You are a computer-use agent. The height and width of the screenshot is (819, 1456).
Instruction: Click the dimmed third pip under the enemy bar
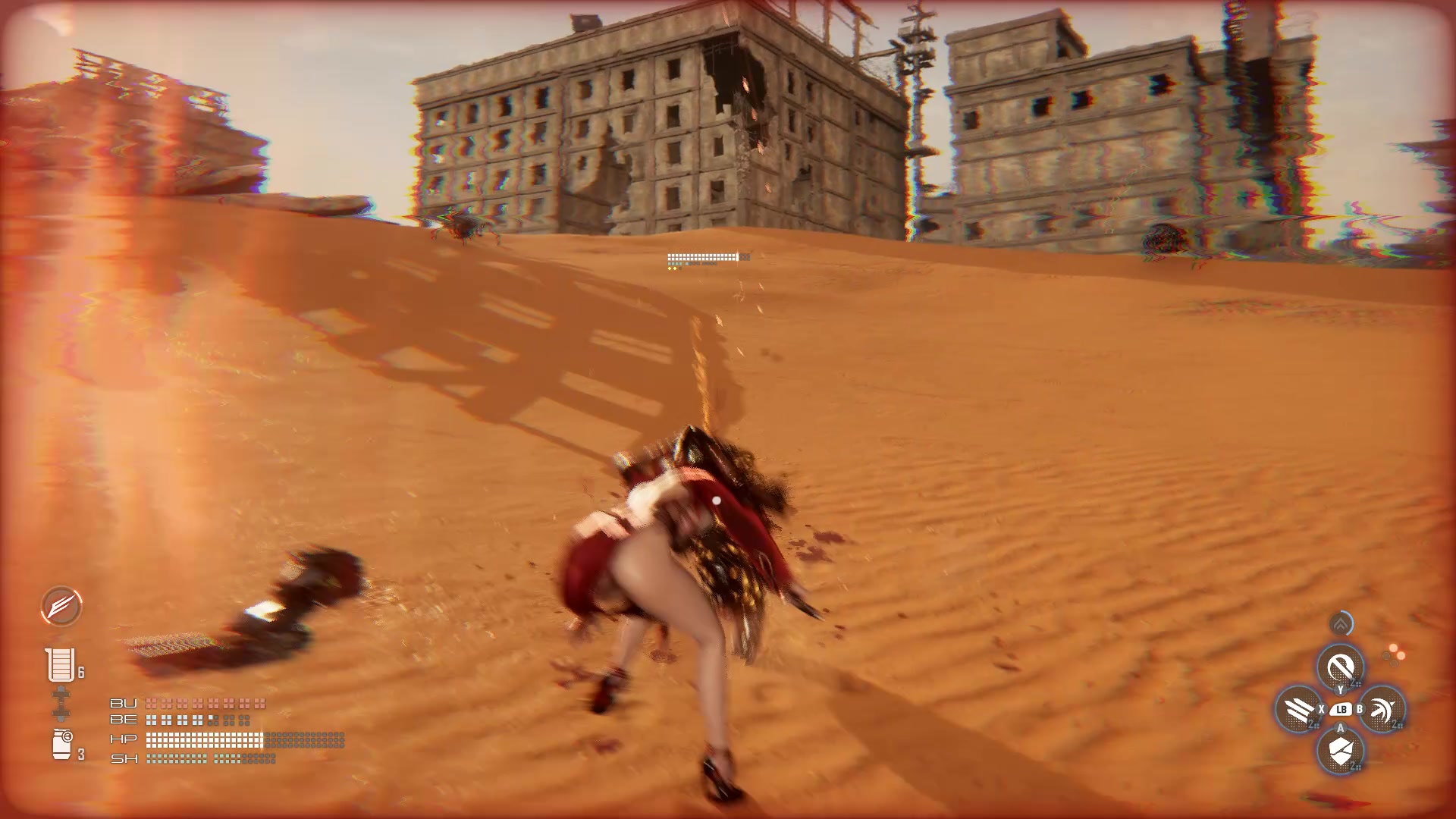click(x=680, y=268)
